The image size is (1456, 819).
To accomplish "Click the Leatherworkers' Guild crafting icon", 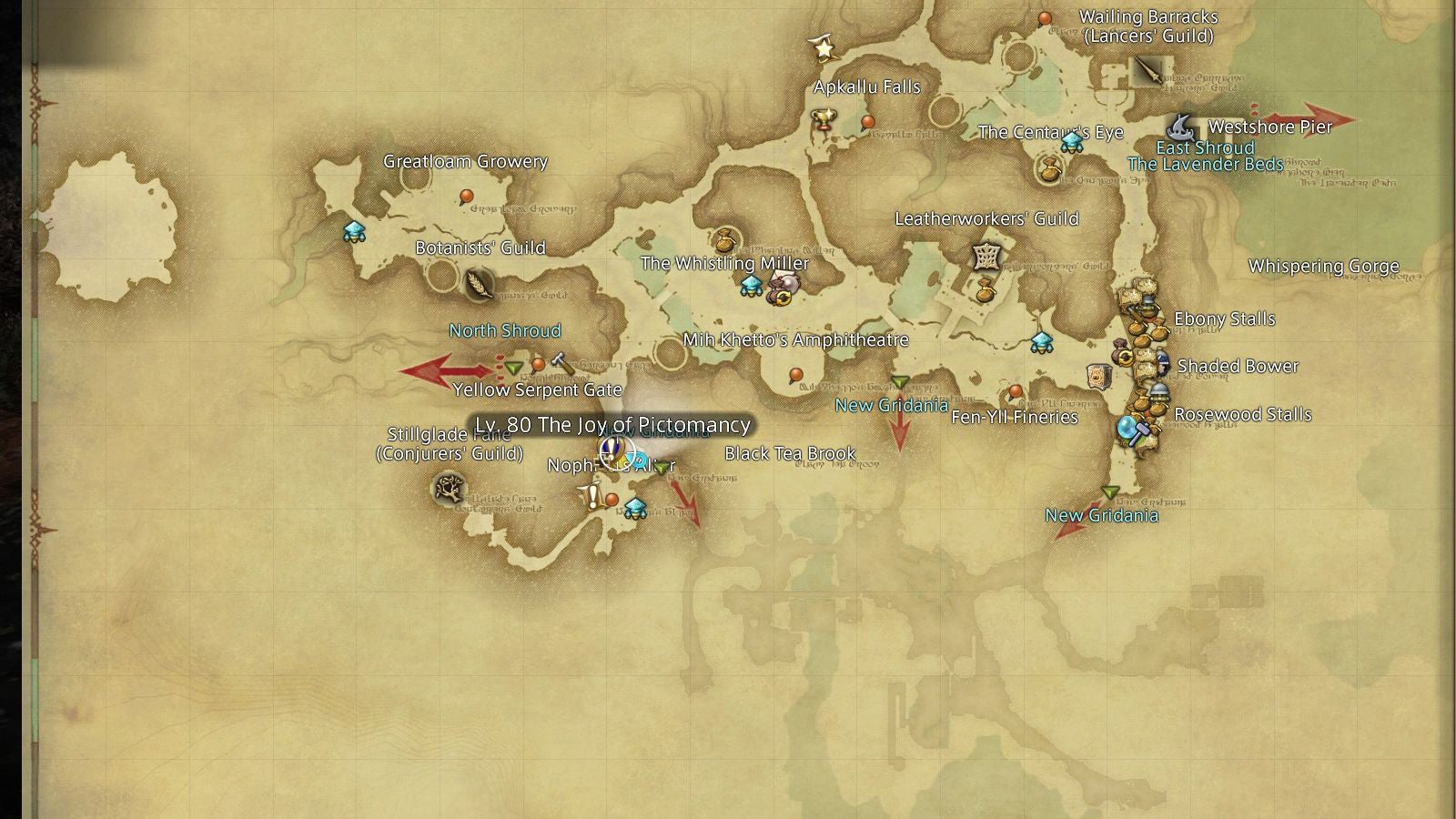I will pos(986,258).
